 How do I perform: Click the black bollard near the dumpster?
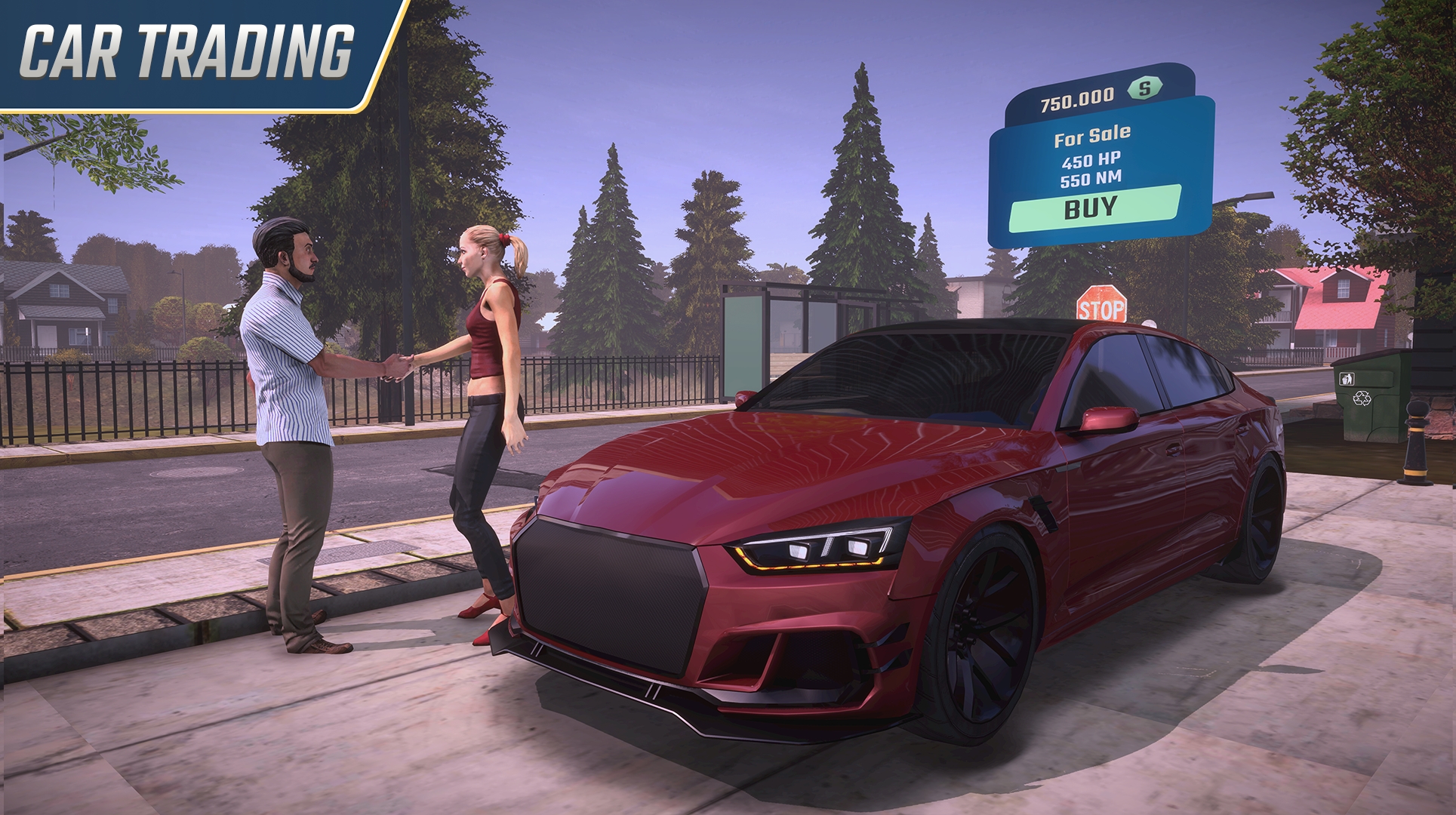click(1416, 445)
